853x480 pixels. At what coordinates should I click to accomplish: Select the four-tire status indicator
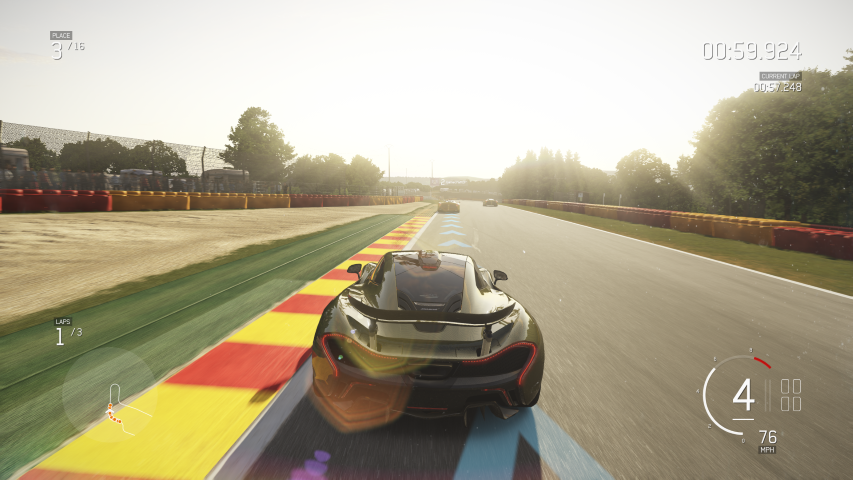point(790,395)
